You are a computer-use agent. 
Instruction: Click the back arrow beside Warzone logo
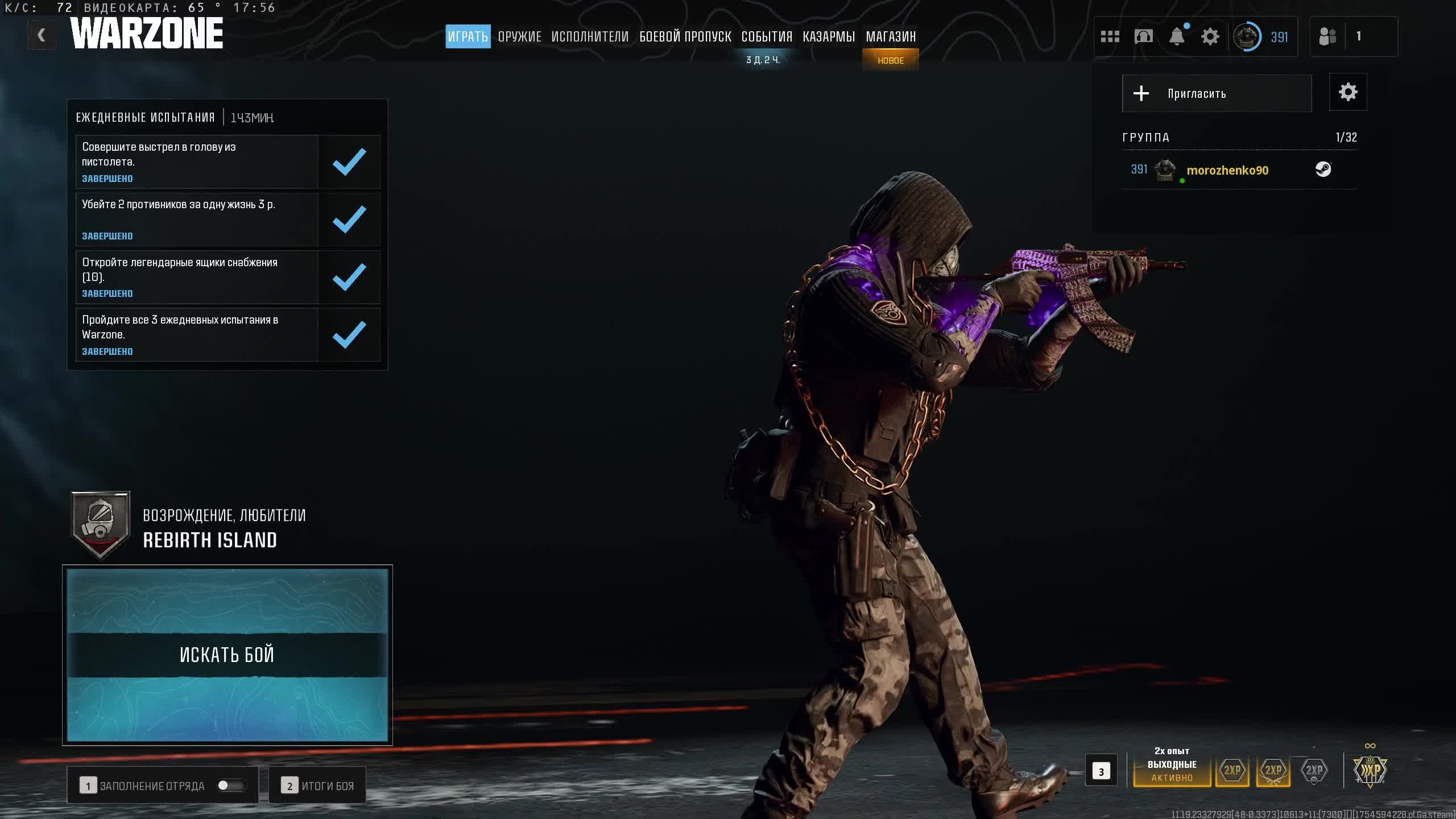point(41,35)
